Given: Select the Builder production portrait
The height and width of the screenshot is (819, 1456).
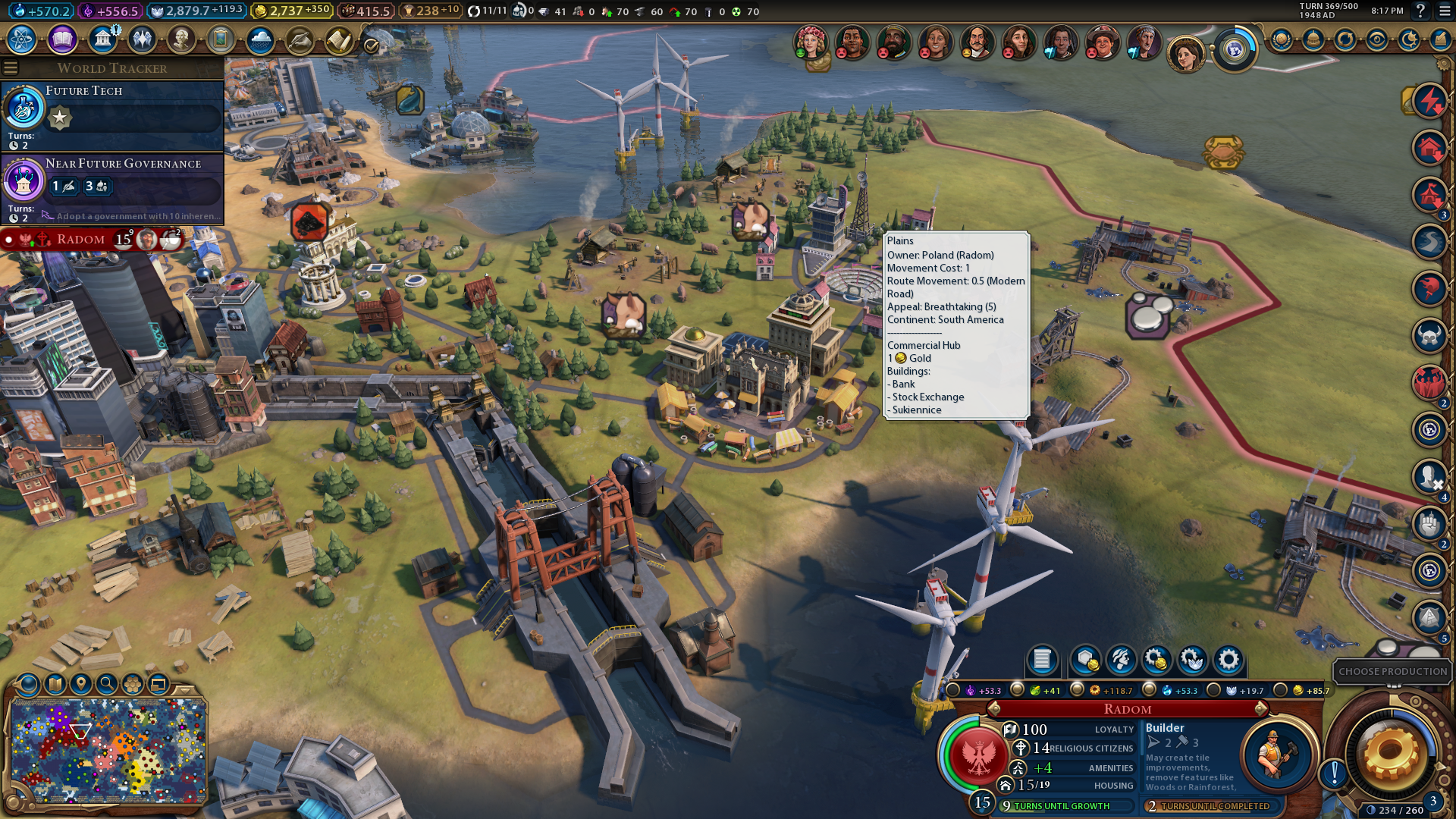Looking at the screenshot, I should 1277,754.
